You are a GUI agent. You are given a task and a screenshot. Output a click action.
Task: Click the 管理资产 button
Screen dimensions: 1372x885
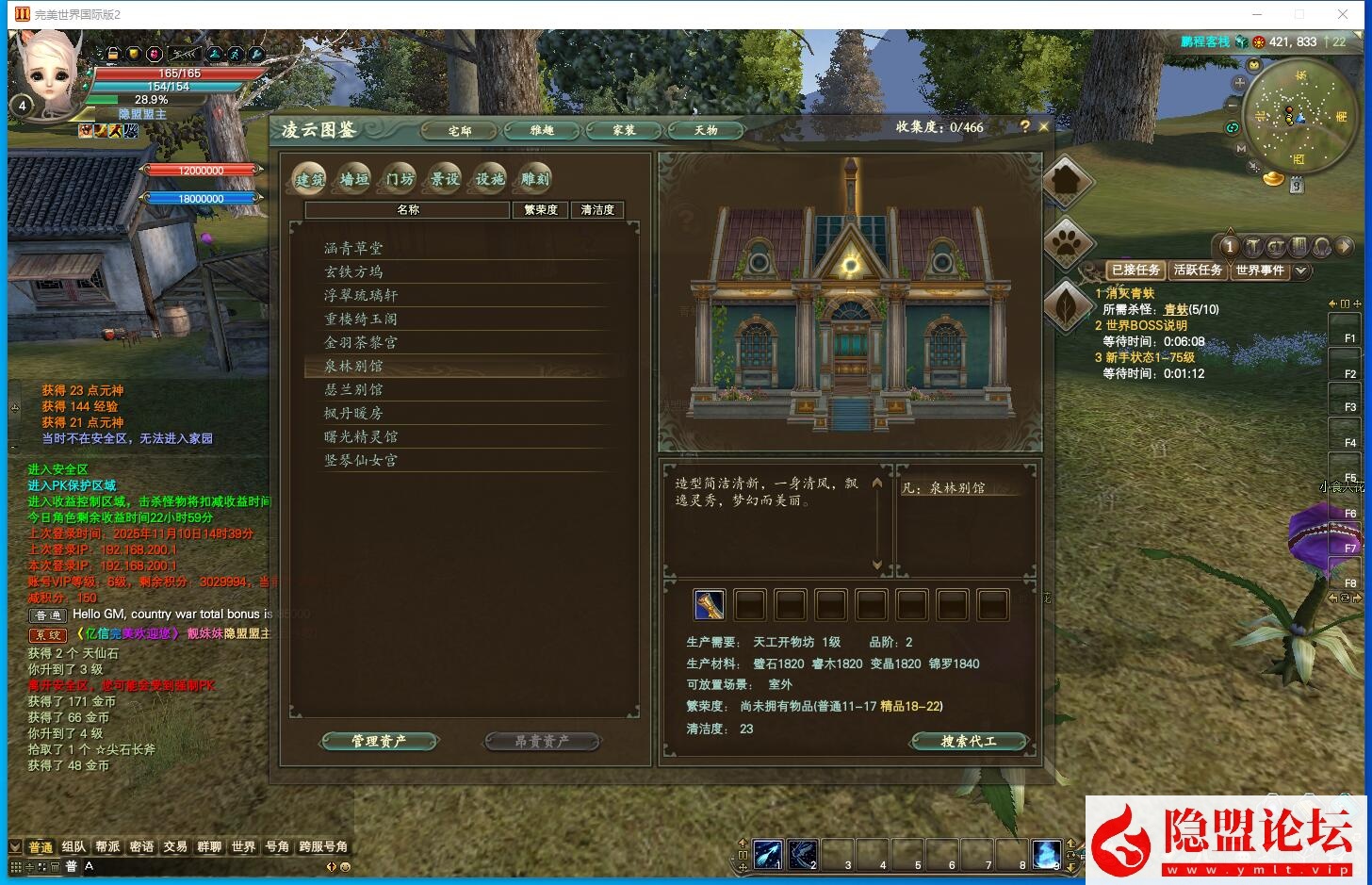pos(379,742)
